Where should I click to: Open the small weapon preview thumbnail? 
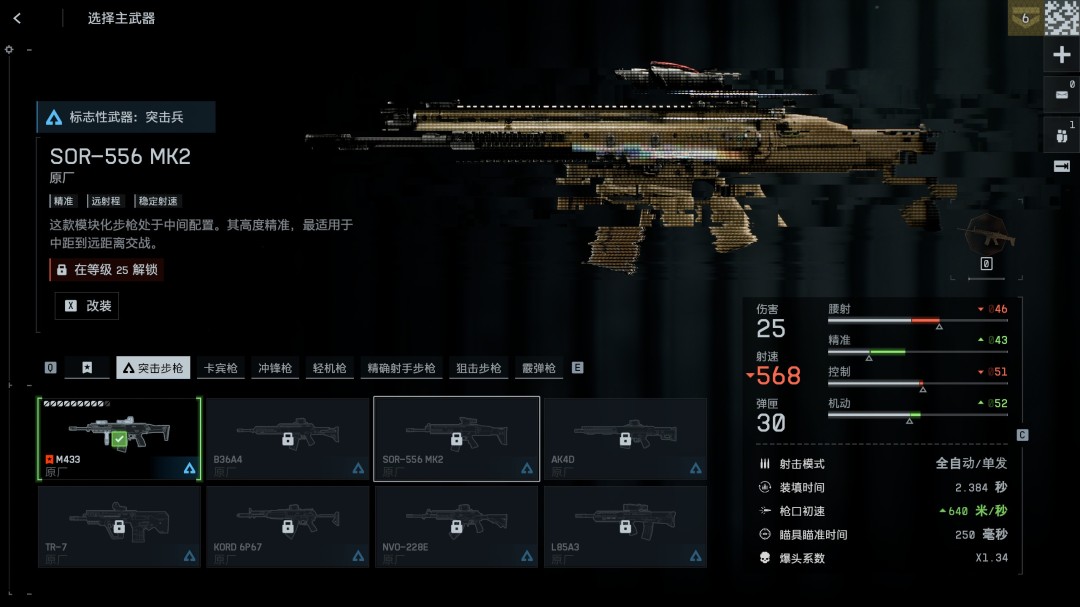point(986,238)
